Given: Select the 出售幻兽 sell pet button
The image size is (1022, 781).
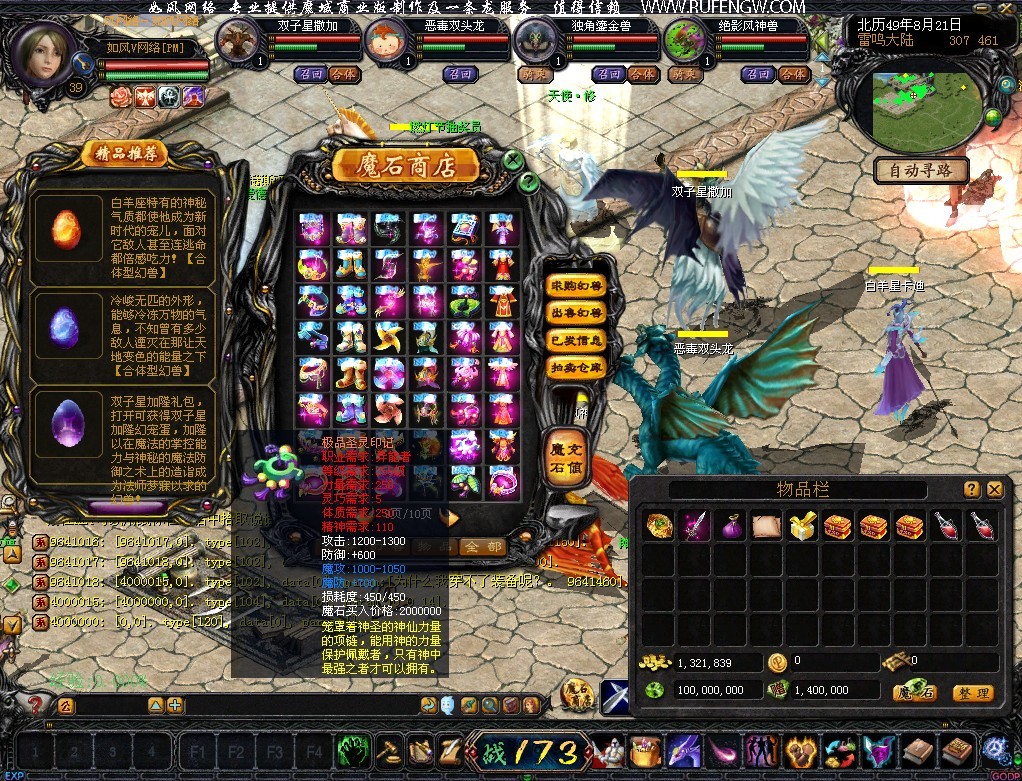Looking at the screenshot, I should tap(577, 314).
